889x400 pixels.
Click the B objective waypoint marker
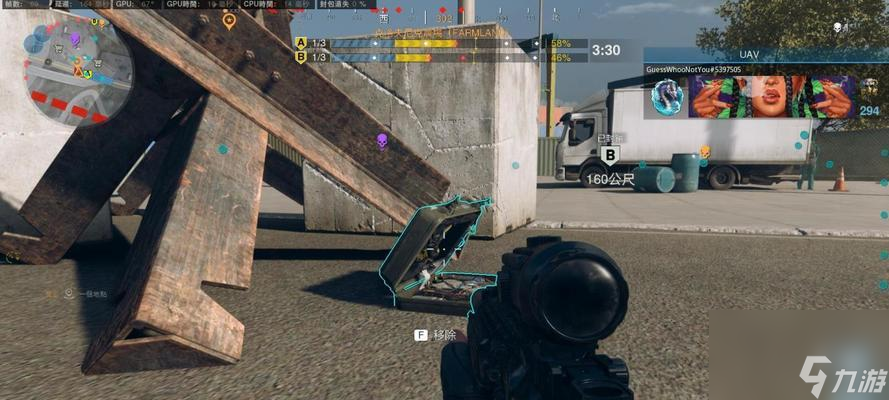(610, 154)
